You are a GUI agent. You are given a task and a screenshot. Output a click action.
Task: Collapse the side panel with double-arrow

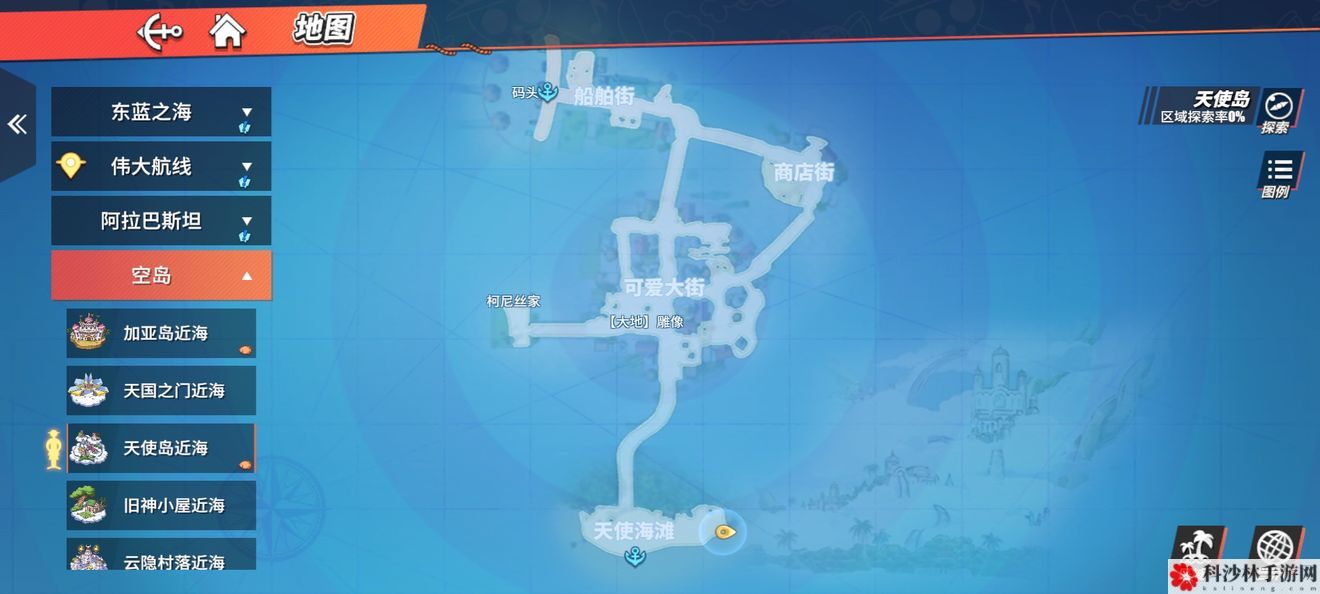16,124
